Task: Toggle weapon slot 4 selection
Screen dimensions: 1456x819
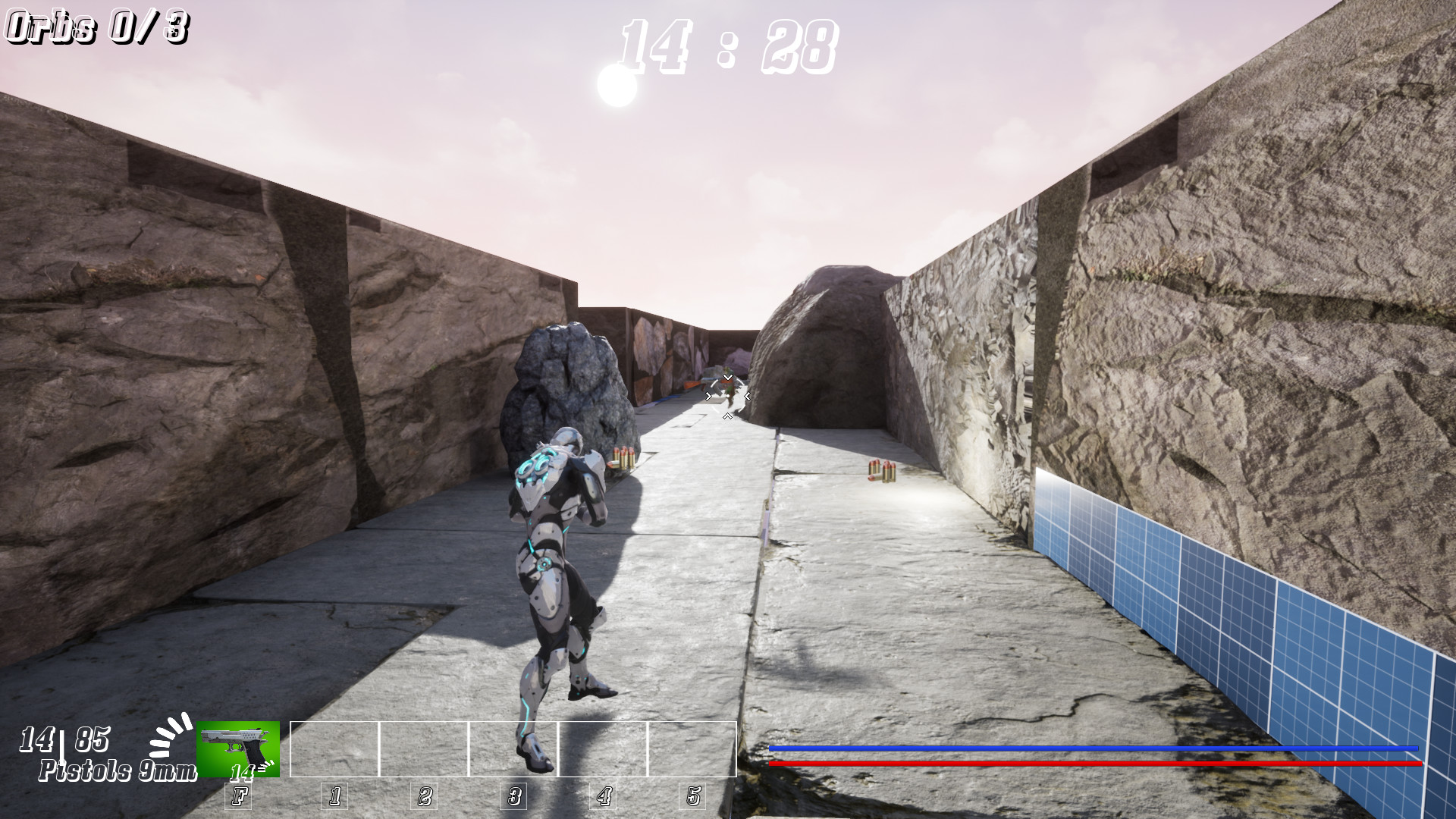Action: 603,796
